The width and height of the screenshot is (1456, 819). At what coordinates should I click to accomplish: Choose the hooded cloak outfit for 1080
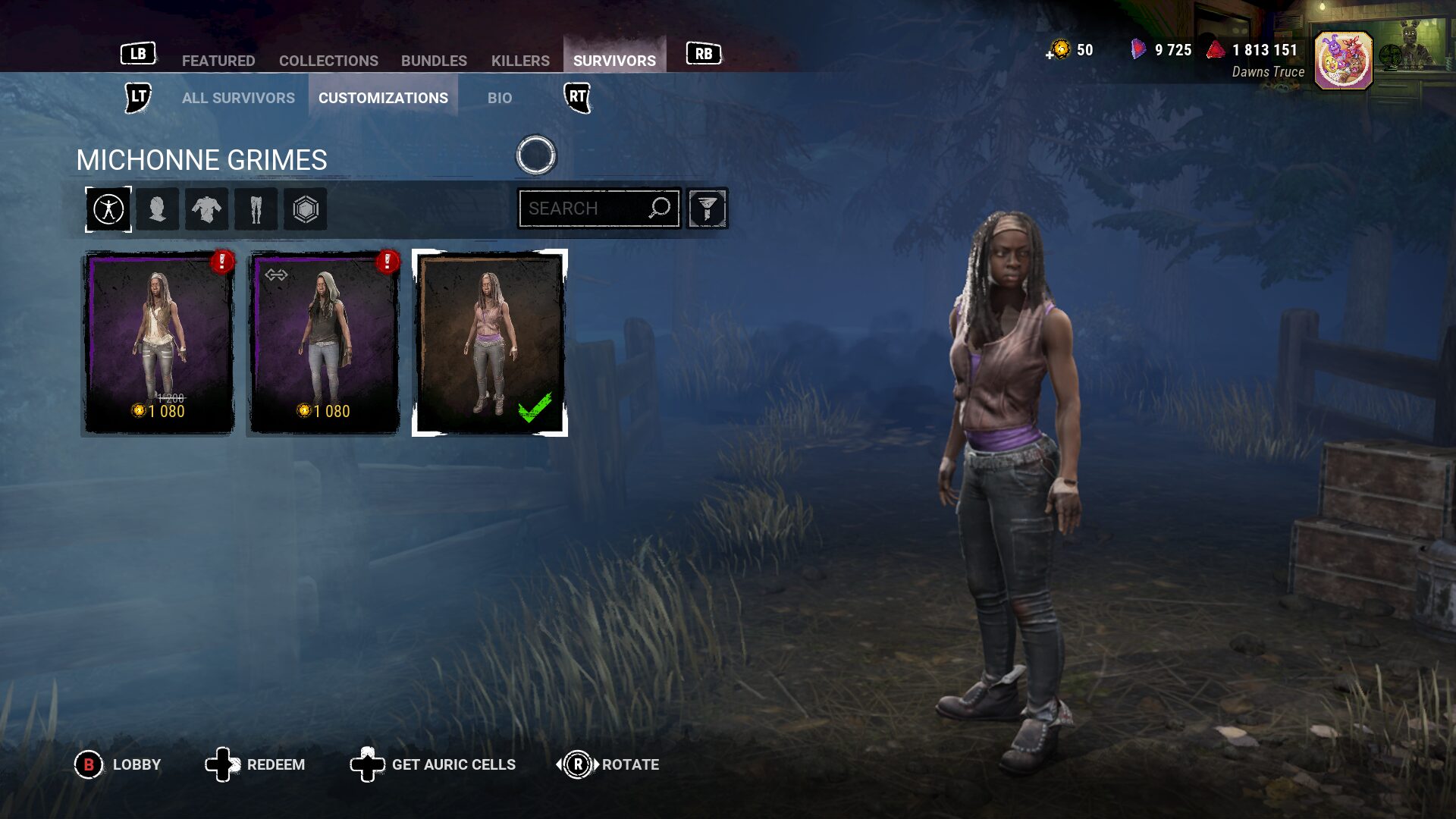324,343
